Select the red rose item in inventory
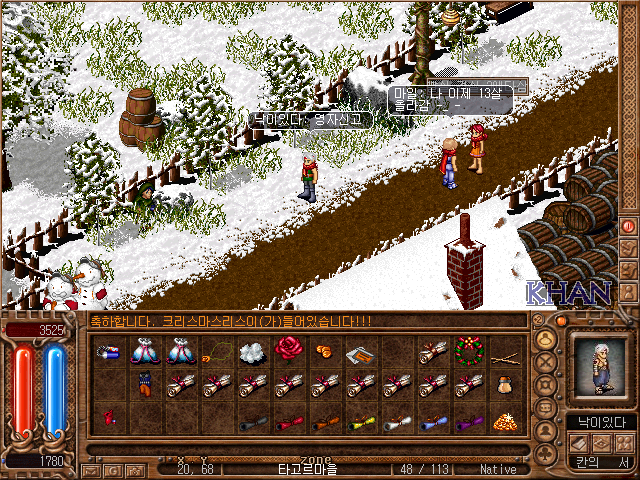 click(289, 351)
